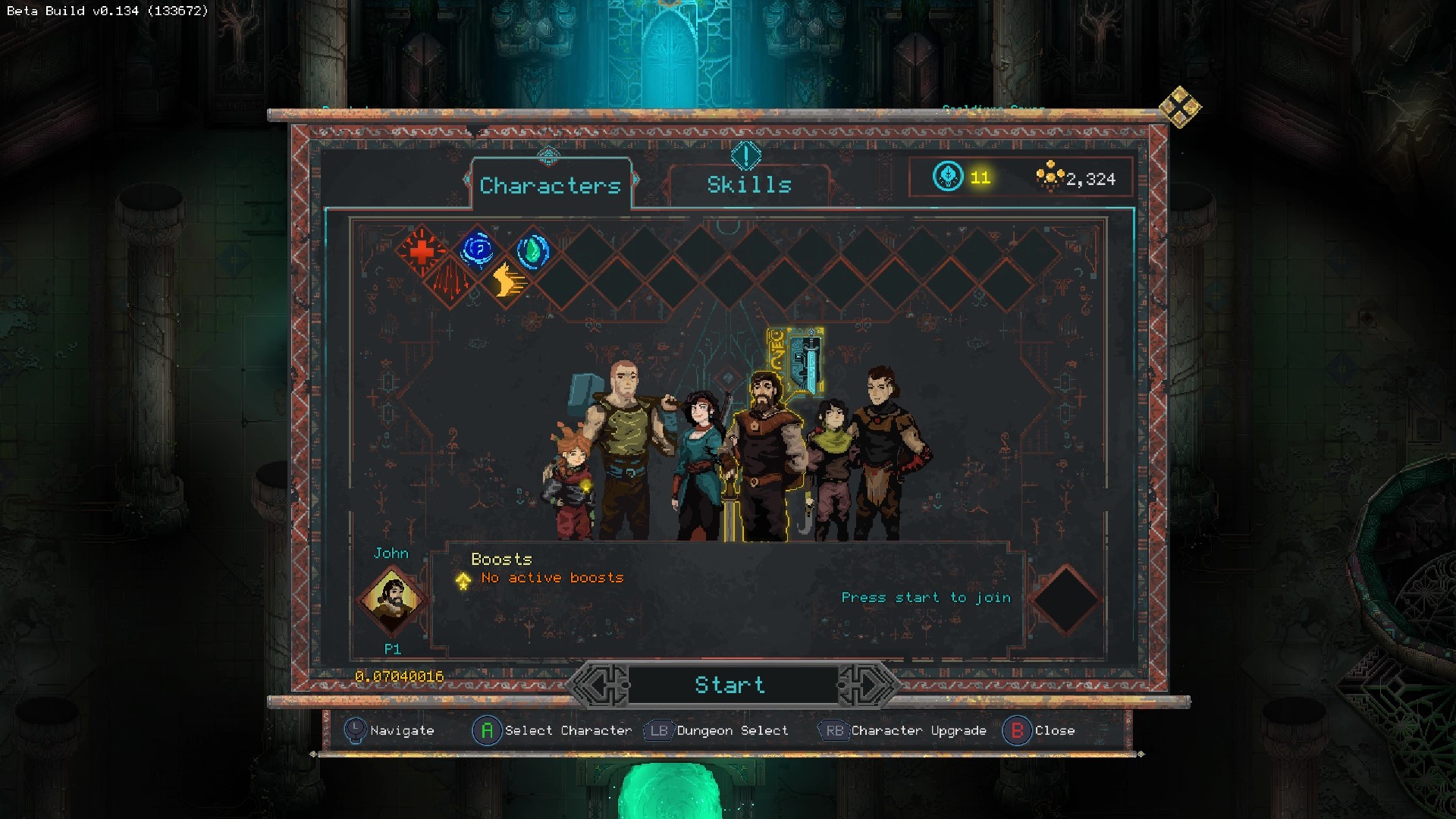Viewport: 1456px width, 819px height.
Task: Select the yellow dash skill icon
Action: click(507, 282)
